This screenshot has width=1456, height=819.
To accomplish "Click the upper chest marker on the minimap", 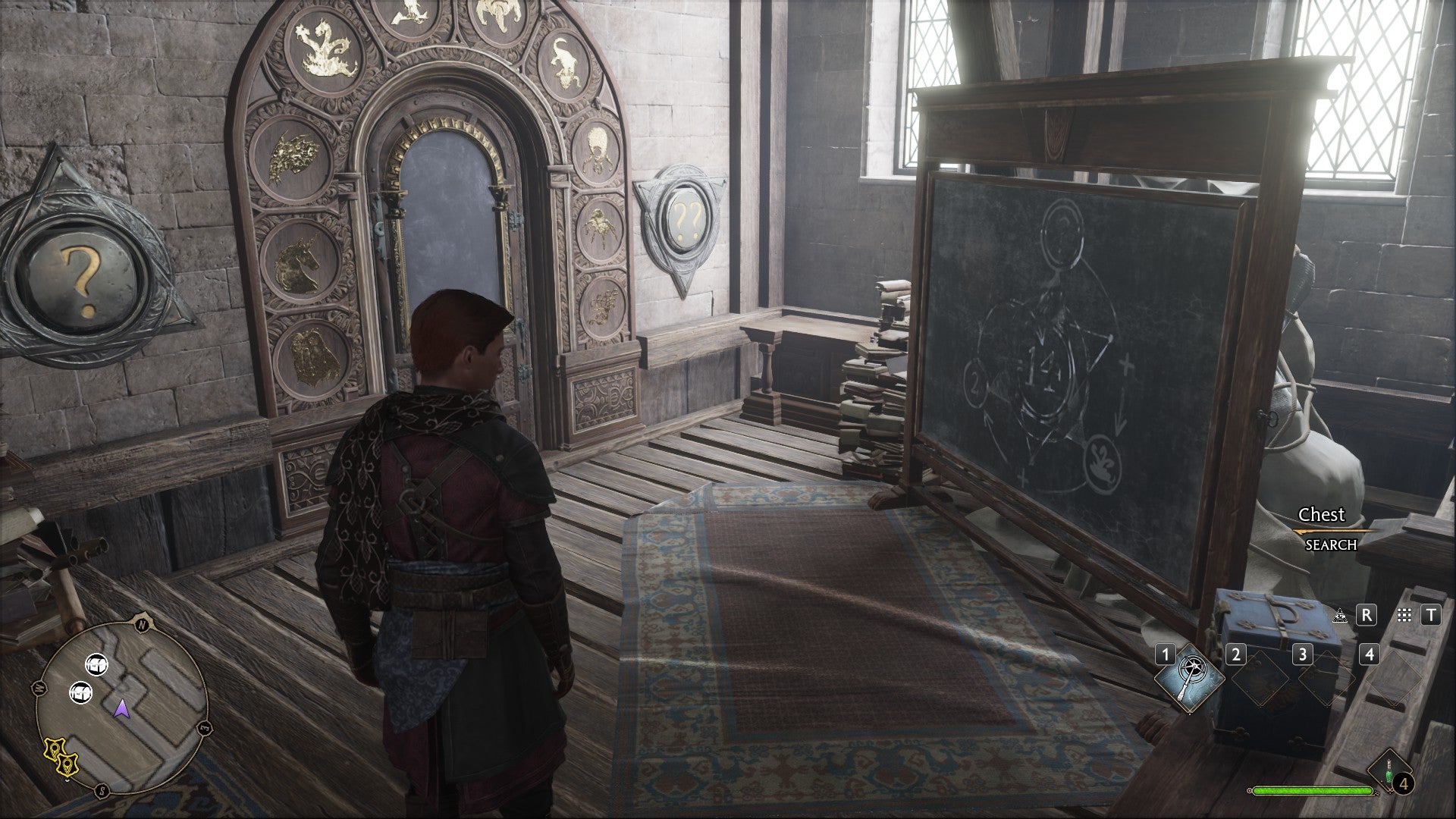I will tap(97, 665).
